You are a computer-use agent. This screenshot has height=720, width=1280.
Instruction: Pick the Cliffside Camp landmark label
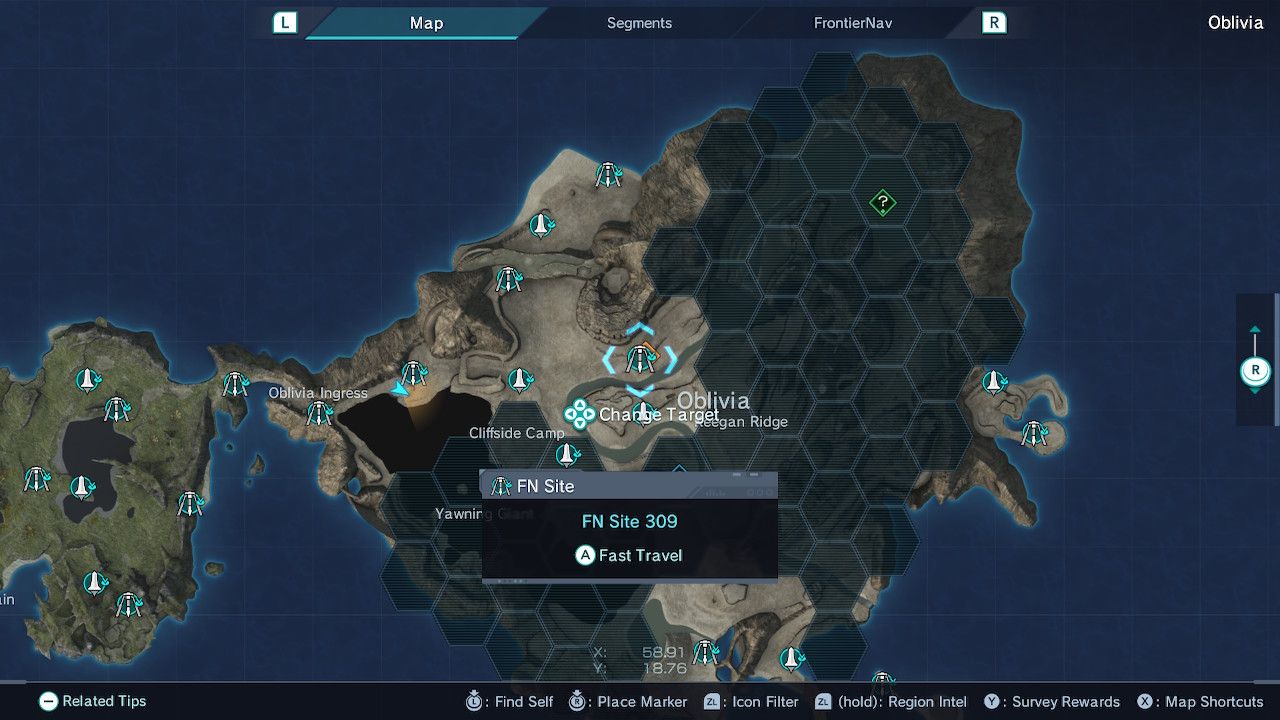pos(517,433)
